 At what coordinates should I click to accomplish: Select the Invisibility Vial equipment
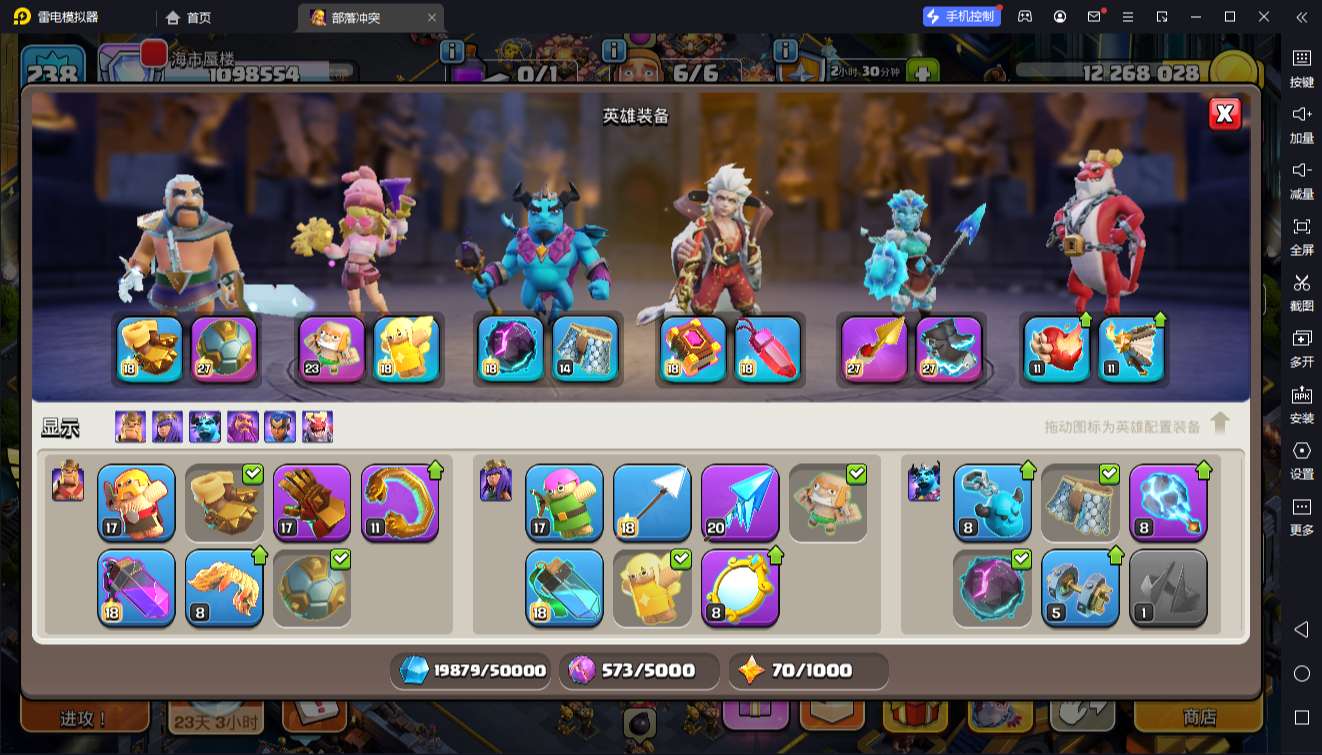tap(564, 587)
